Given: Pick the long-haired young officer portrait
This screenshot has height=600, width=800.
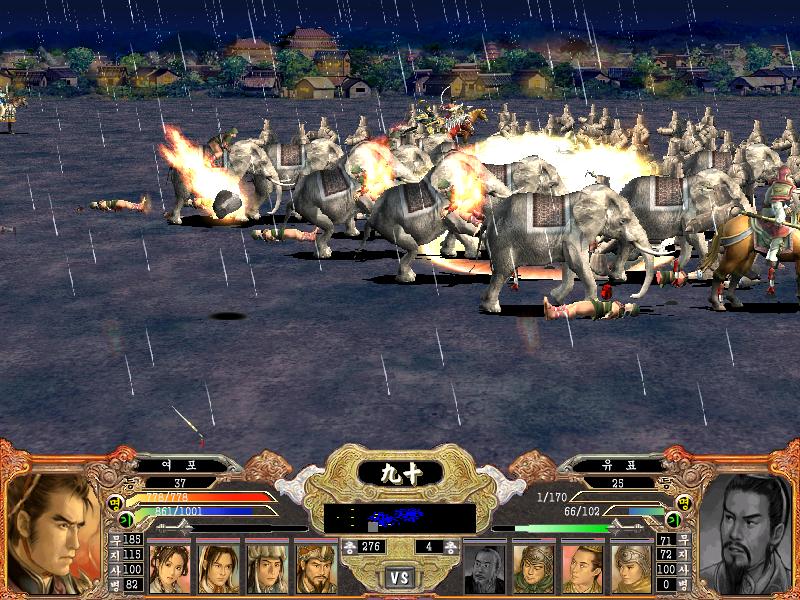Looking at the screenshot, I should tap(217, 568).
